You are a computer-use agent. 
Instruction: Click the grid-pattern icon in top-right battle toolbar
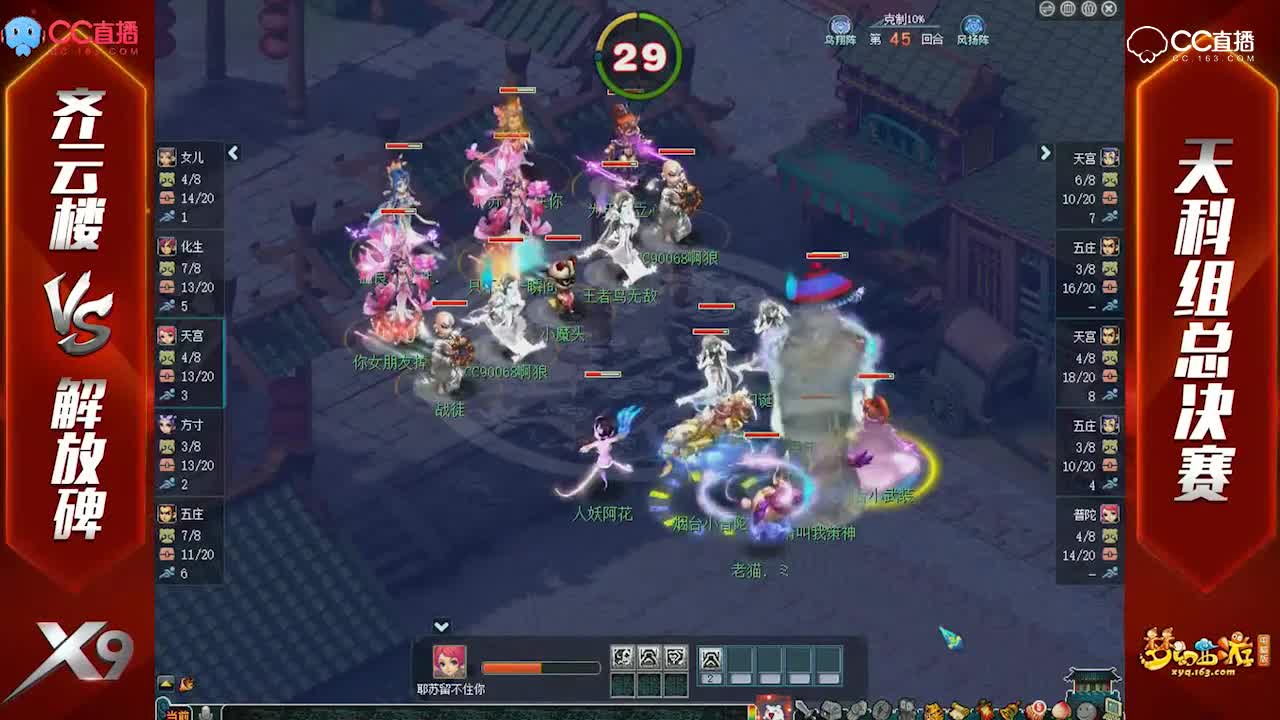(1067, 9)
